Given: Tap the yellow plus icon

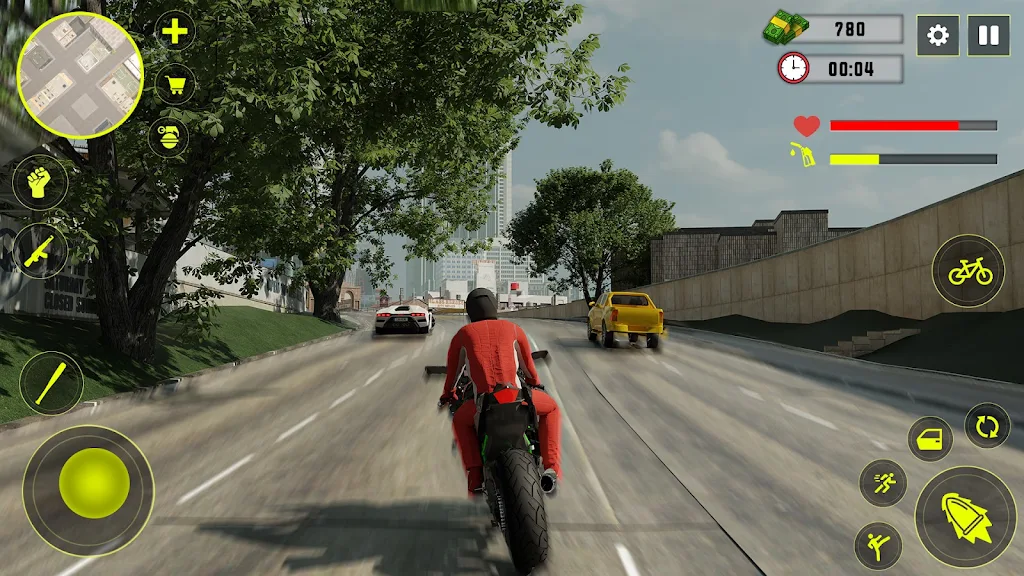Looking at the screenshot, I should pyautogui.click(x=175, y=32).
